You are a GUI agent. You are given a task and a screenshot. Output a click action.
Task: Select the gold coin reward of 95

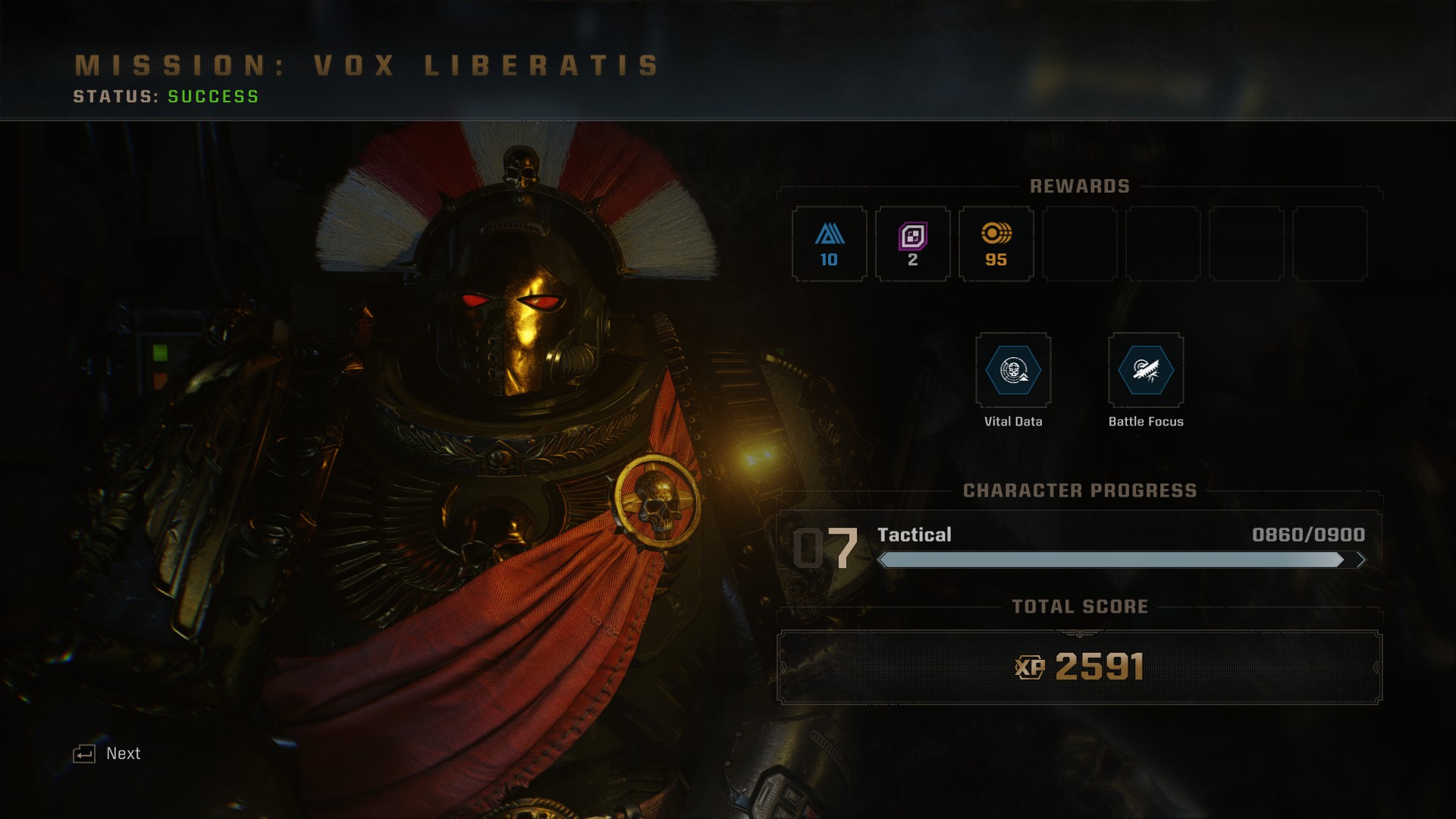[x=996, y=244]
